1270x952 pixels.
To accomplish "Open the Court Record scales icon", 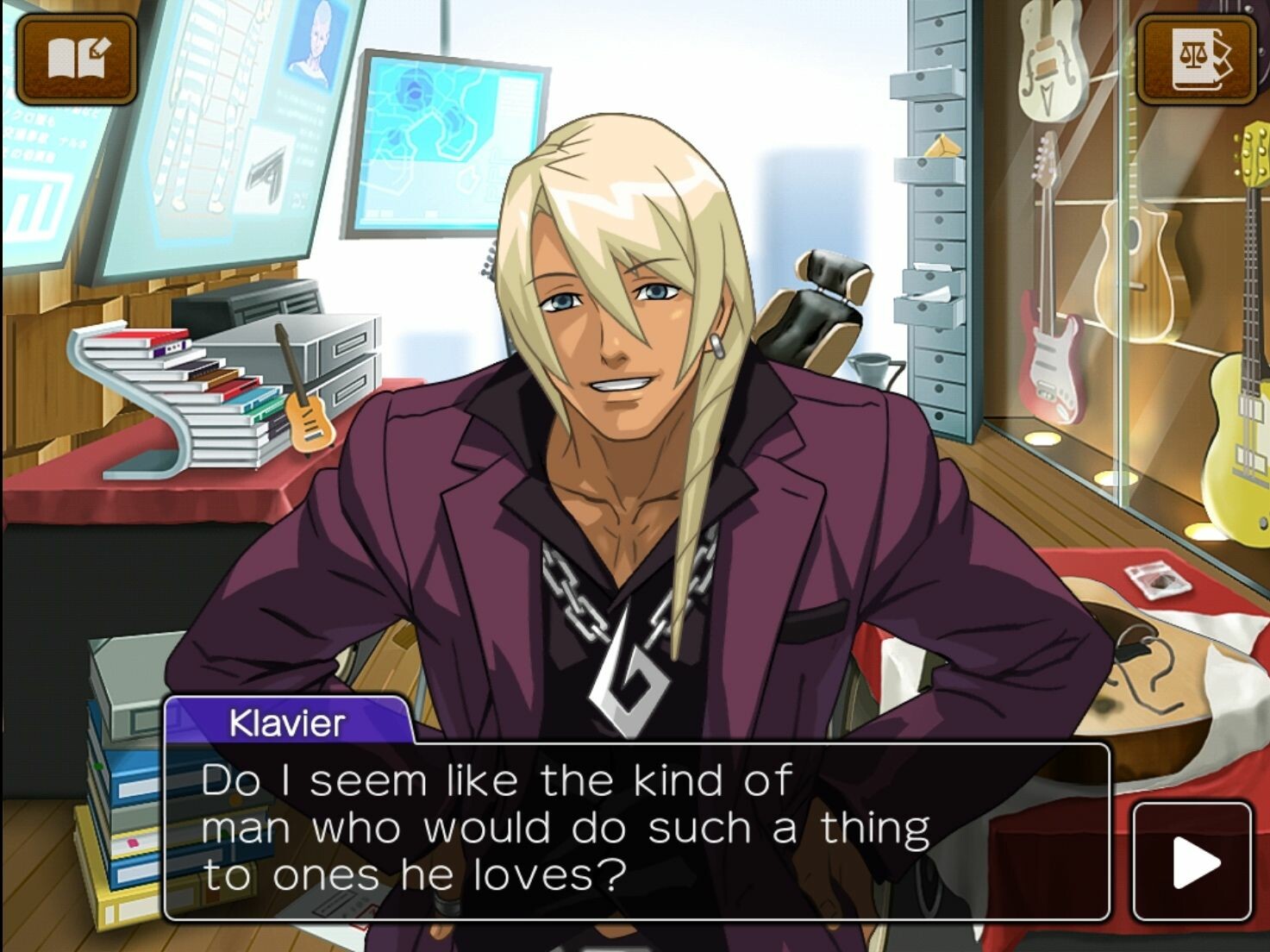I will point(1195,60).
